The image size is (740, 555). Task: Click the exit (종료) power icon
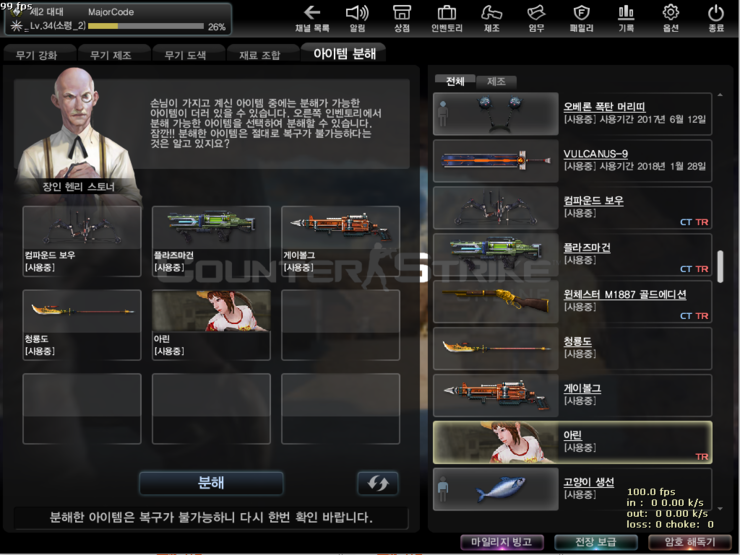(715, 17)
